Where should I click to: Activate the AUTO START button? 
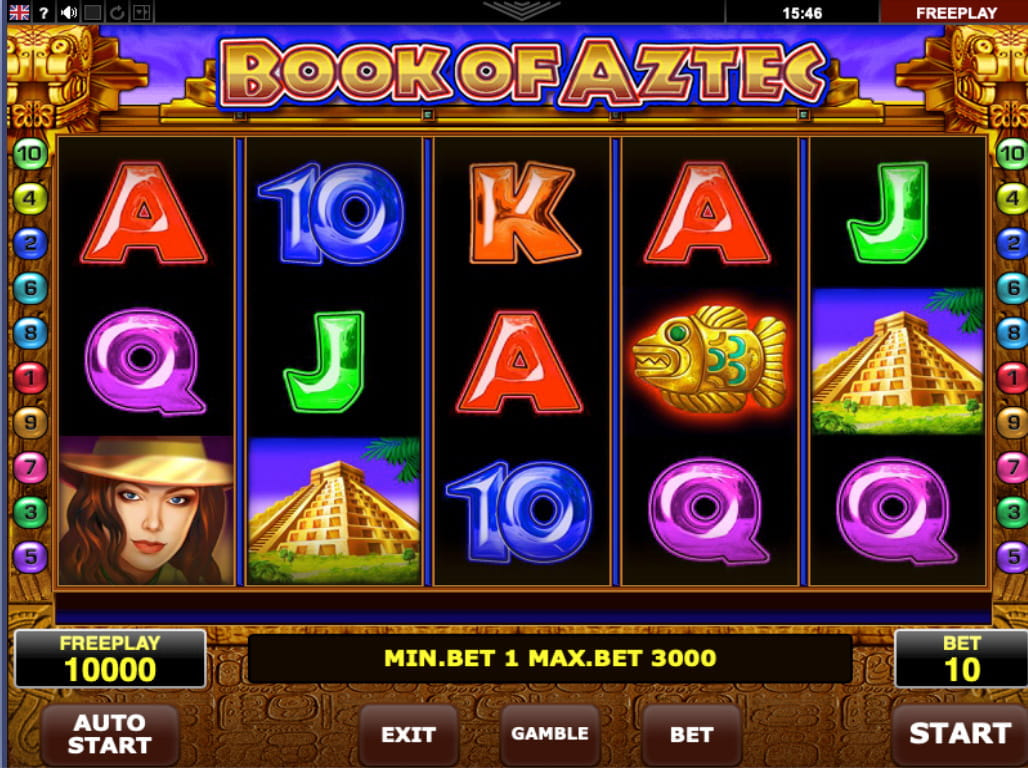click(x=110, y=734)
